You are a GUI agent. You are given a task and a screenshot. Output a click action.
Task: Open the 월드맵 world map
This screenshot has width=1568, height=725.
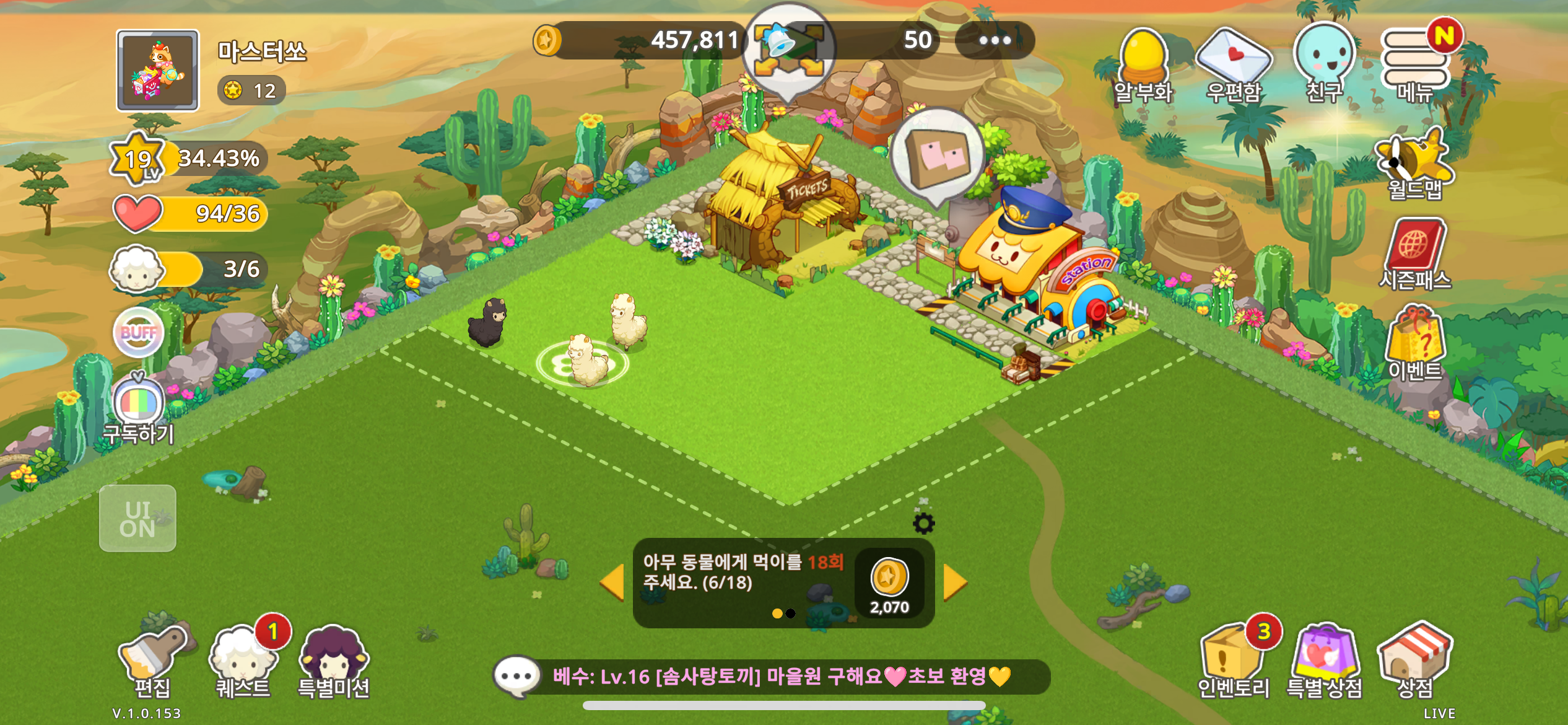1414,164
